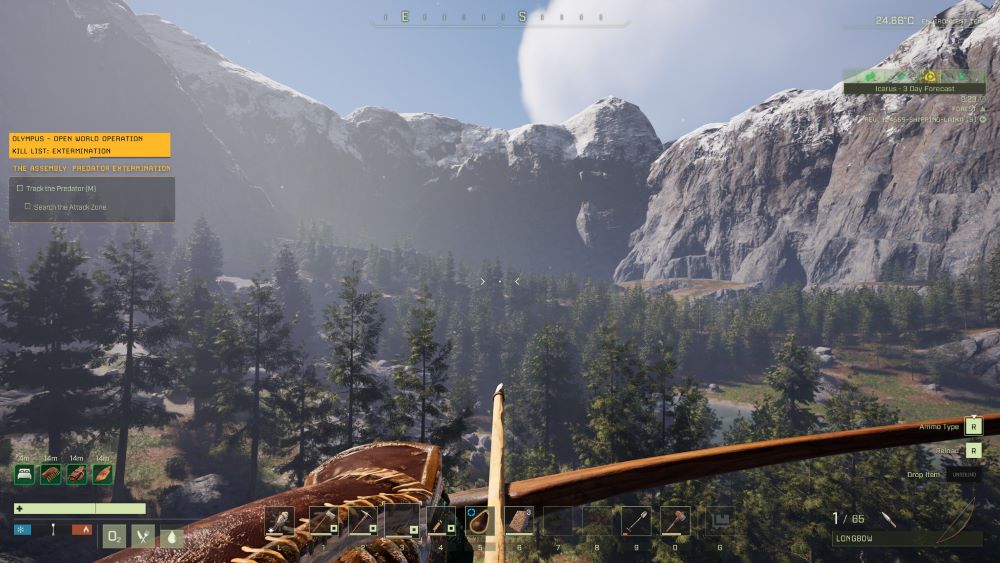Click the well-rested bed buff icon

click(25, 475)
